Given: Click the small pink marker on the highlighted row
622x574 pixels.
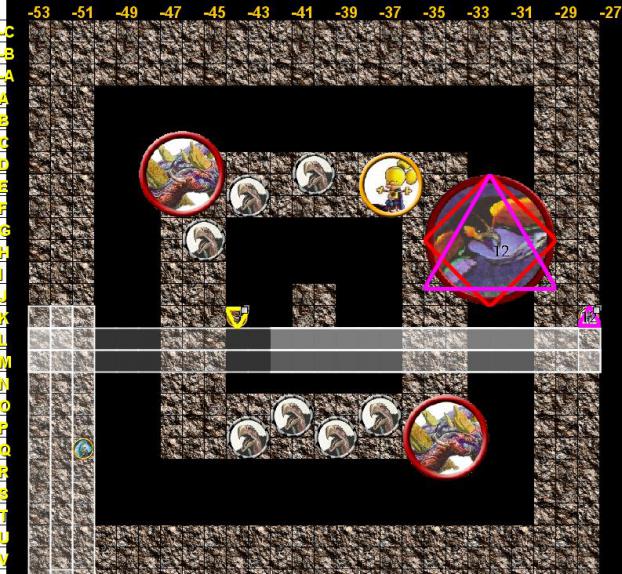Looking at the screenshot, I should [590, 317].
